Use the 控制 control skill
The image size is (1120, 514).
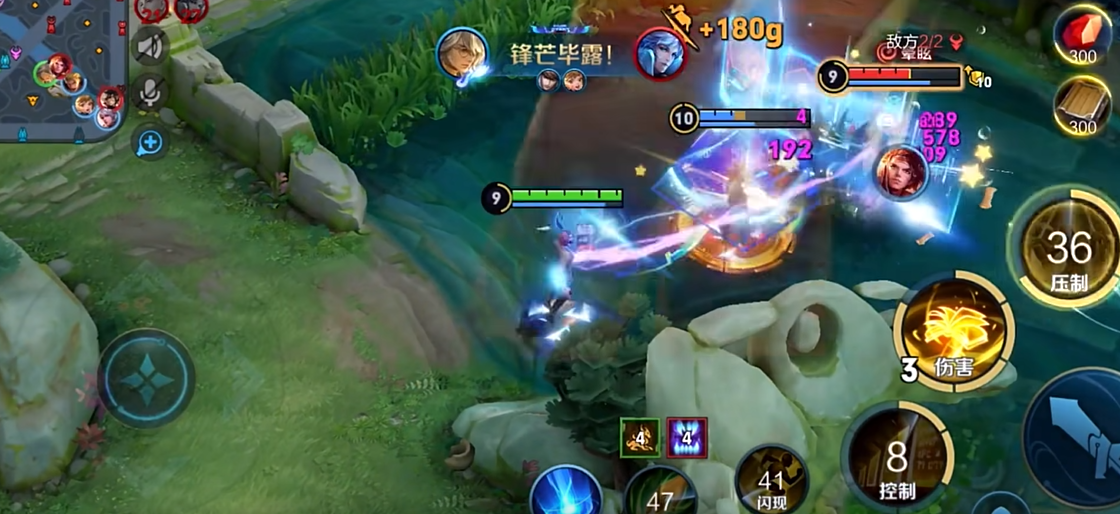(x=896, y=460)
